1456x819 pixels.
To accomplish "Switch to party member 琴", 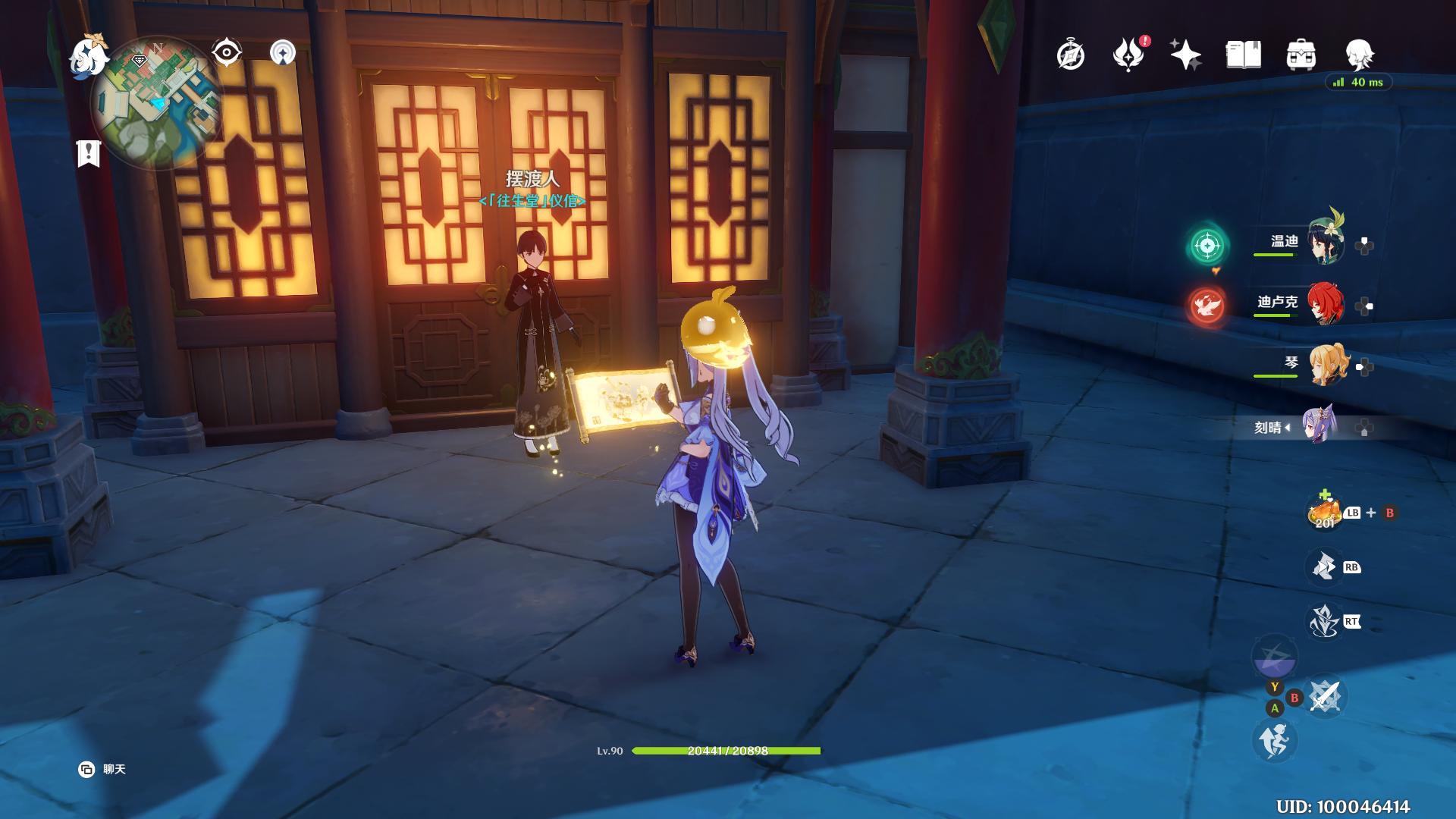I will (1326, 365).
